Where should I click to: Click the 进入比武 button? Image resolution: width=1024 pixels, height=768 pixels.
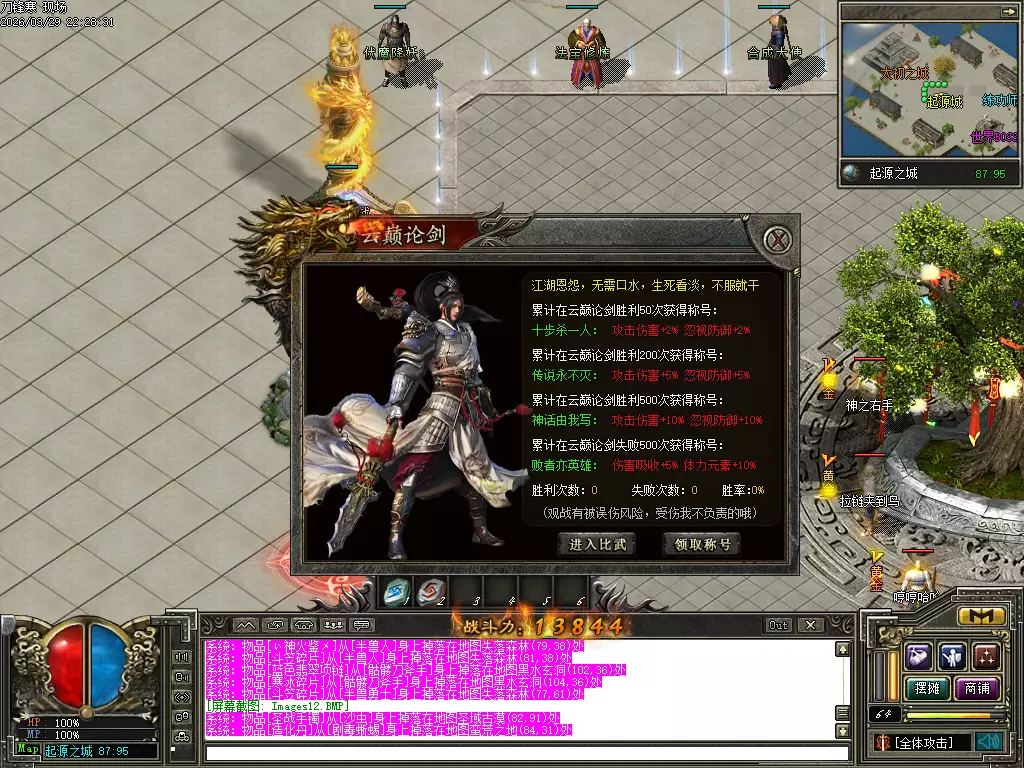tap(597, 544)
